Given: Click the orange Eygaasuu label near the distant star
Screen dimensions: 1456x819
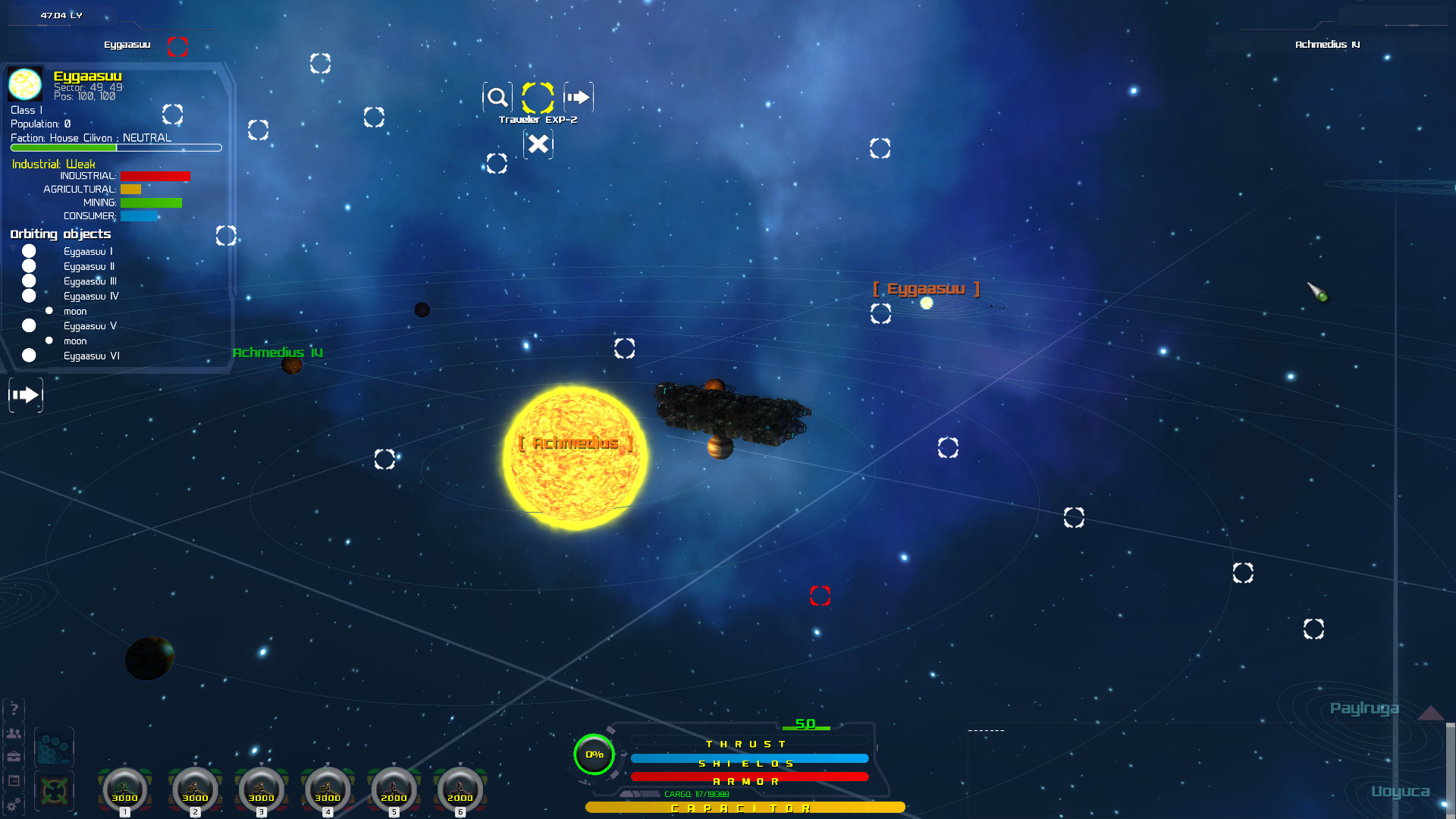Looking at the screenshot, I should (927, 288).
